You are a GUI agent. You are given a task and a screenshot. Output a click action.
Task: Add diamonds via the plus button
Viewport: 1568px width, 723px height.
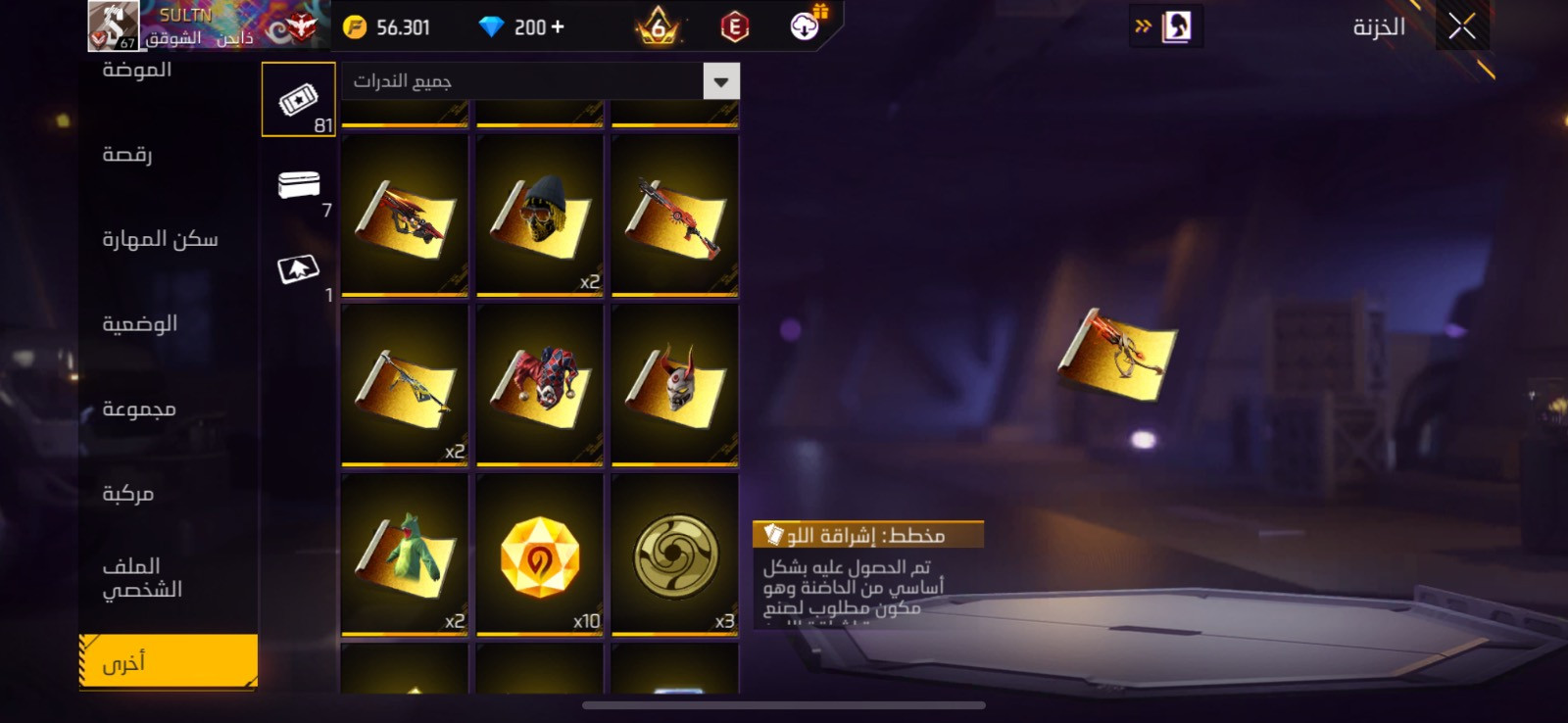(558, 27)
